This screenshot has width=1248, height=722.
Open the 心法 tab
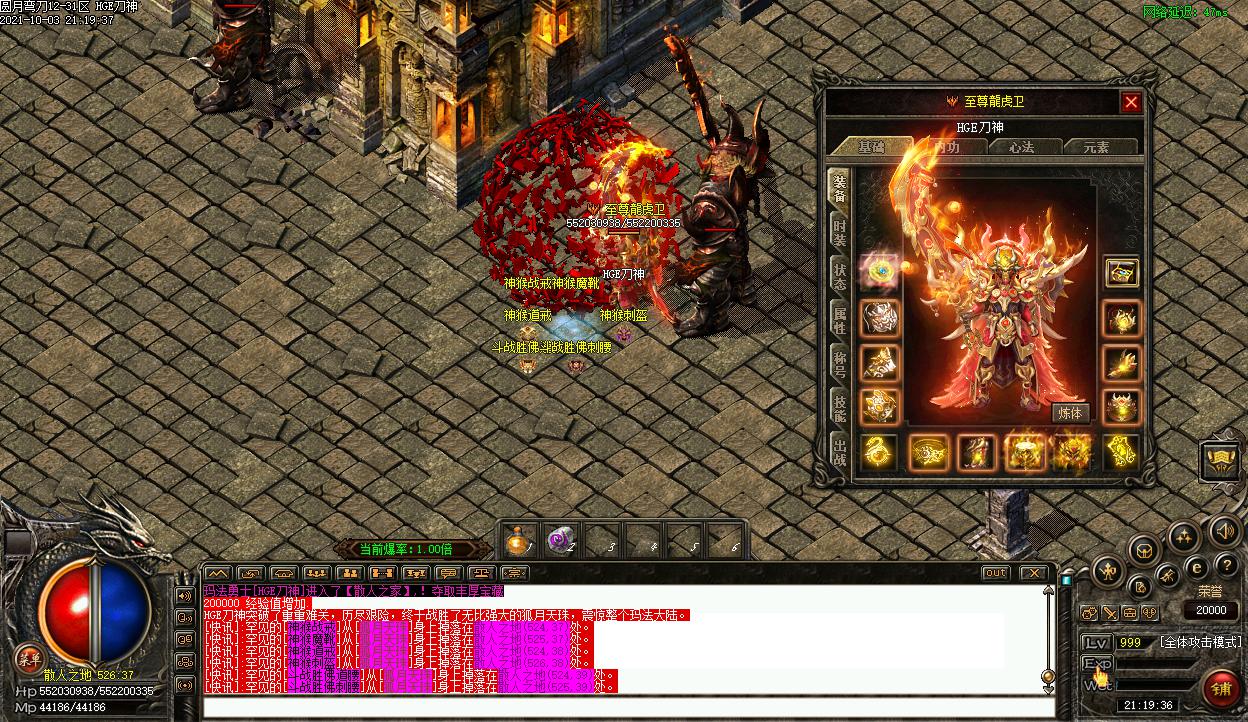[x=1021, y=147]
